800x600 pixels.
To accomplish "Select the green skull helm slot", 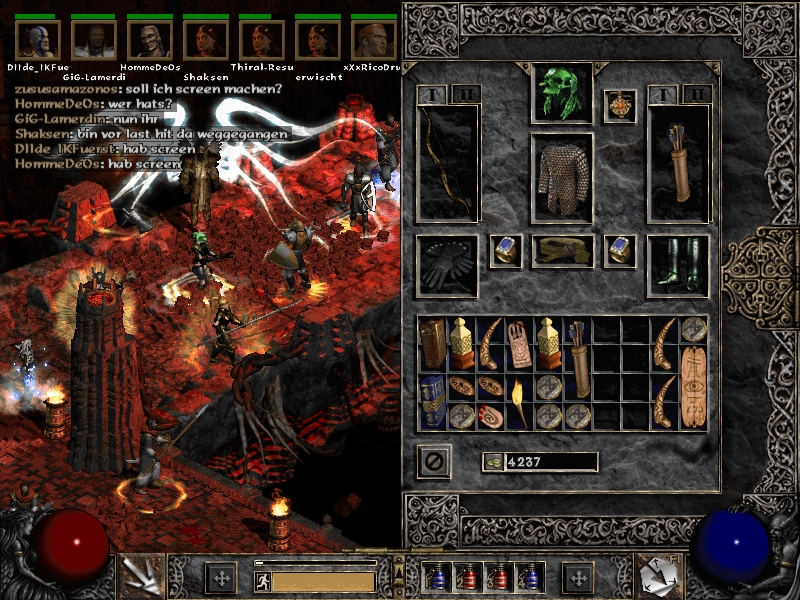I will point(562,93).
